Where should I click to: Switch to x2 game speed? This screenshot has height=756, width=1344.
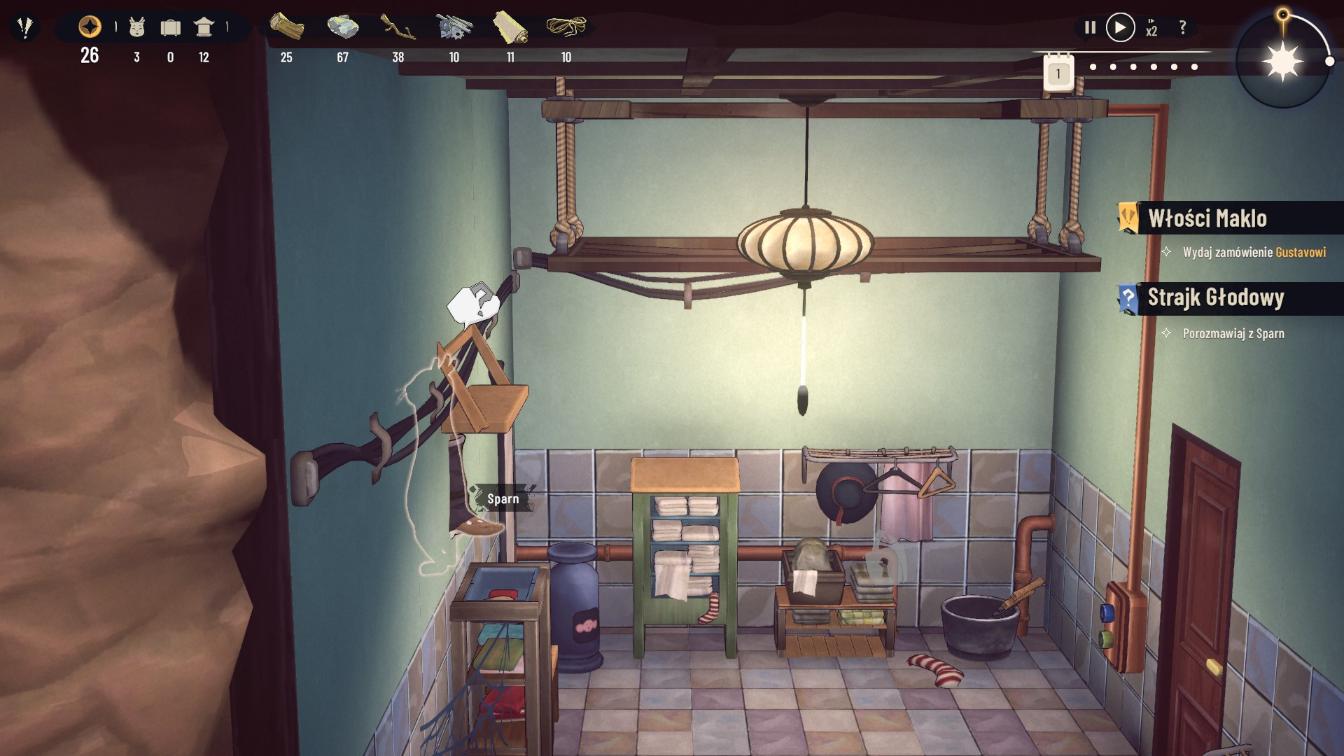click(x=1152, y=29)
